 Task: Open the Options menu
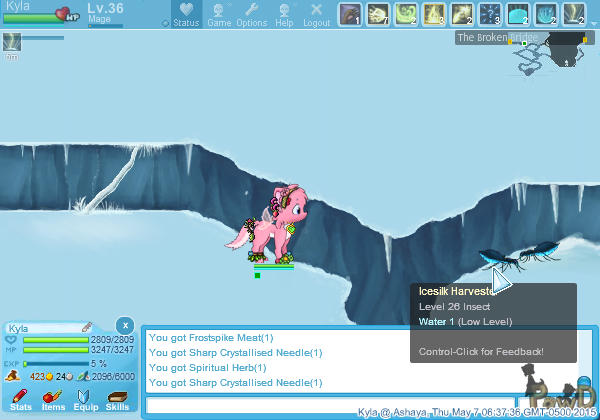click(251, 14)
